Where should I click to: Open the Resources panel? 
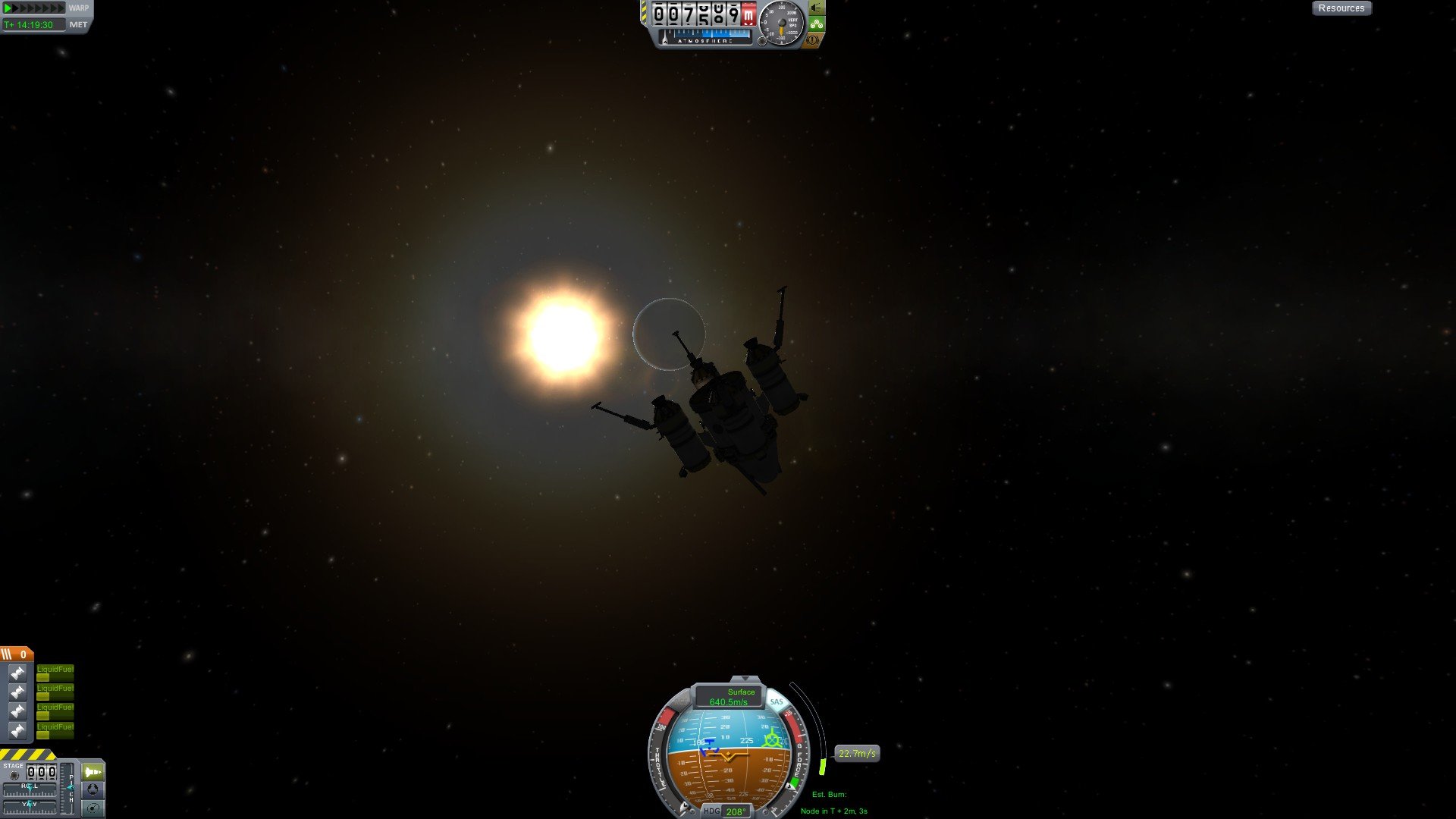[1341, 8]
